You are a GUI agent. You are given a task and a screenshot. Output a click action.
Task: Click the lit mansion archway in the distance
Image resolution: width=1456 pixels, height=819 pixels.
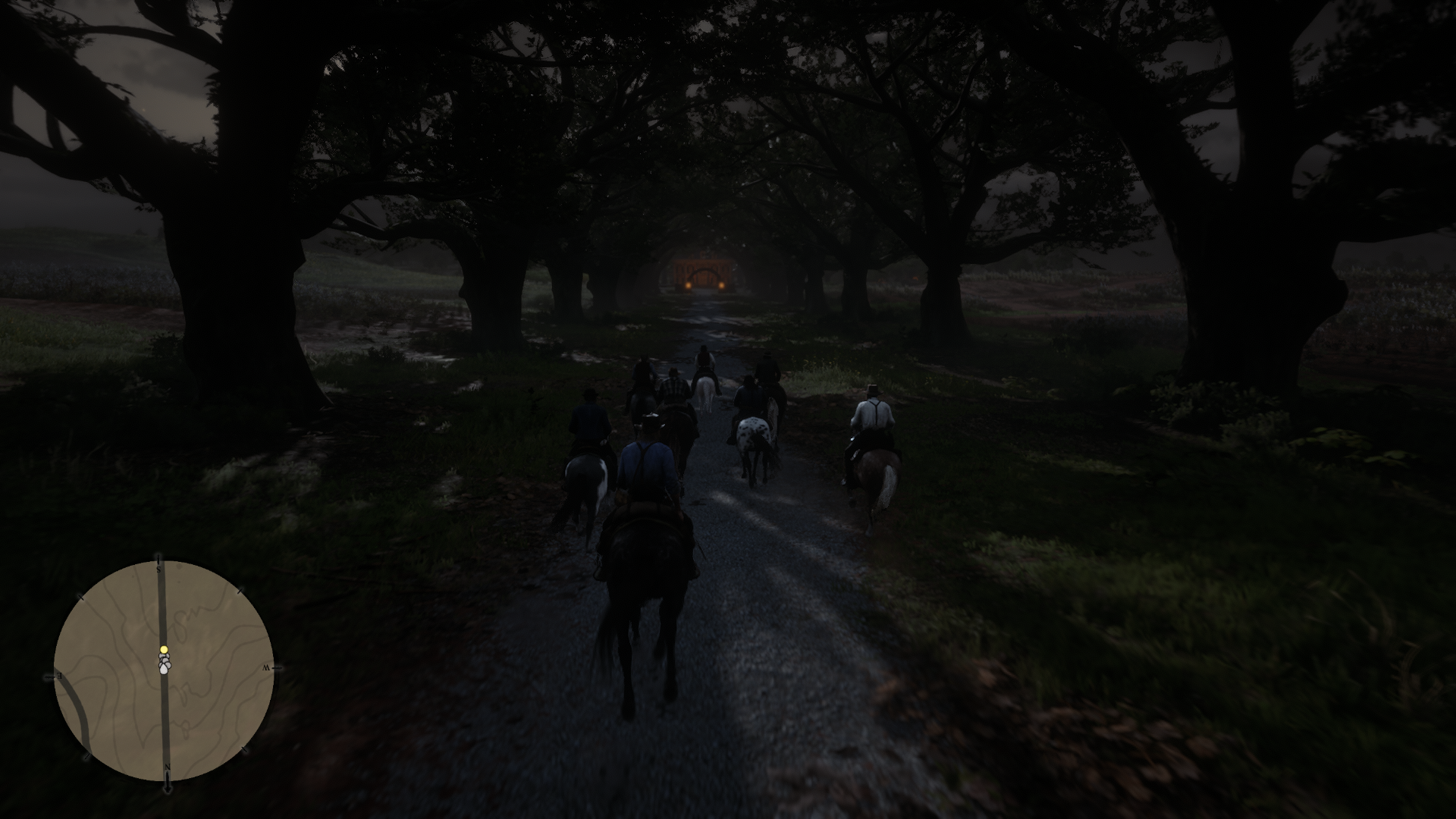pos(704,273)
